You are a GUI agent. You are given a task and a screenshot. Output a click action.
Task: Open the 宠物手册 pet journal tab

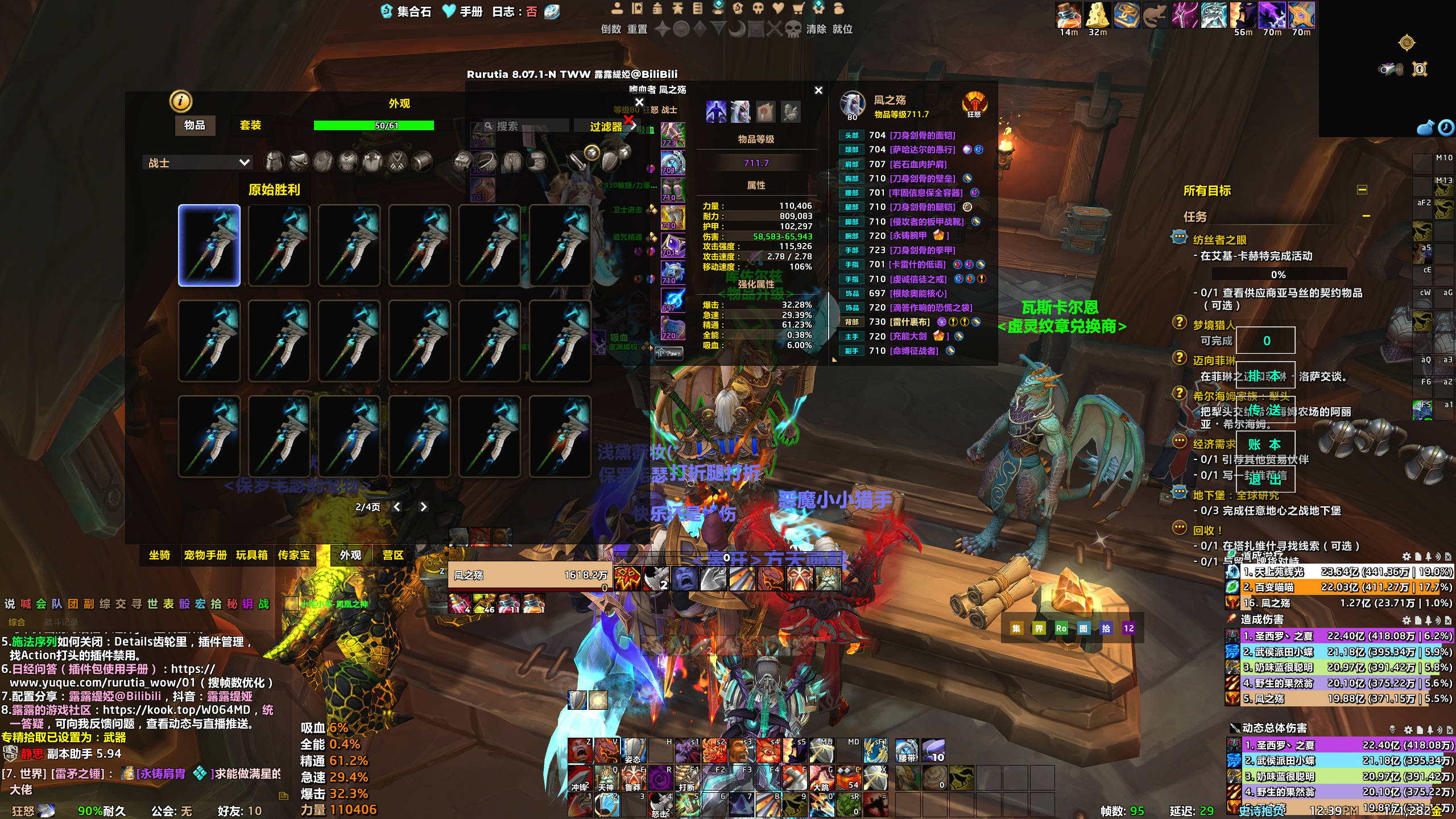(205, 555)
